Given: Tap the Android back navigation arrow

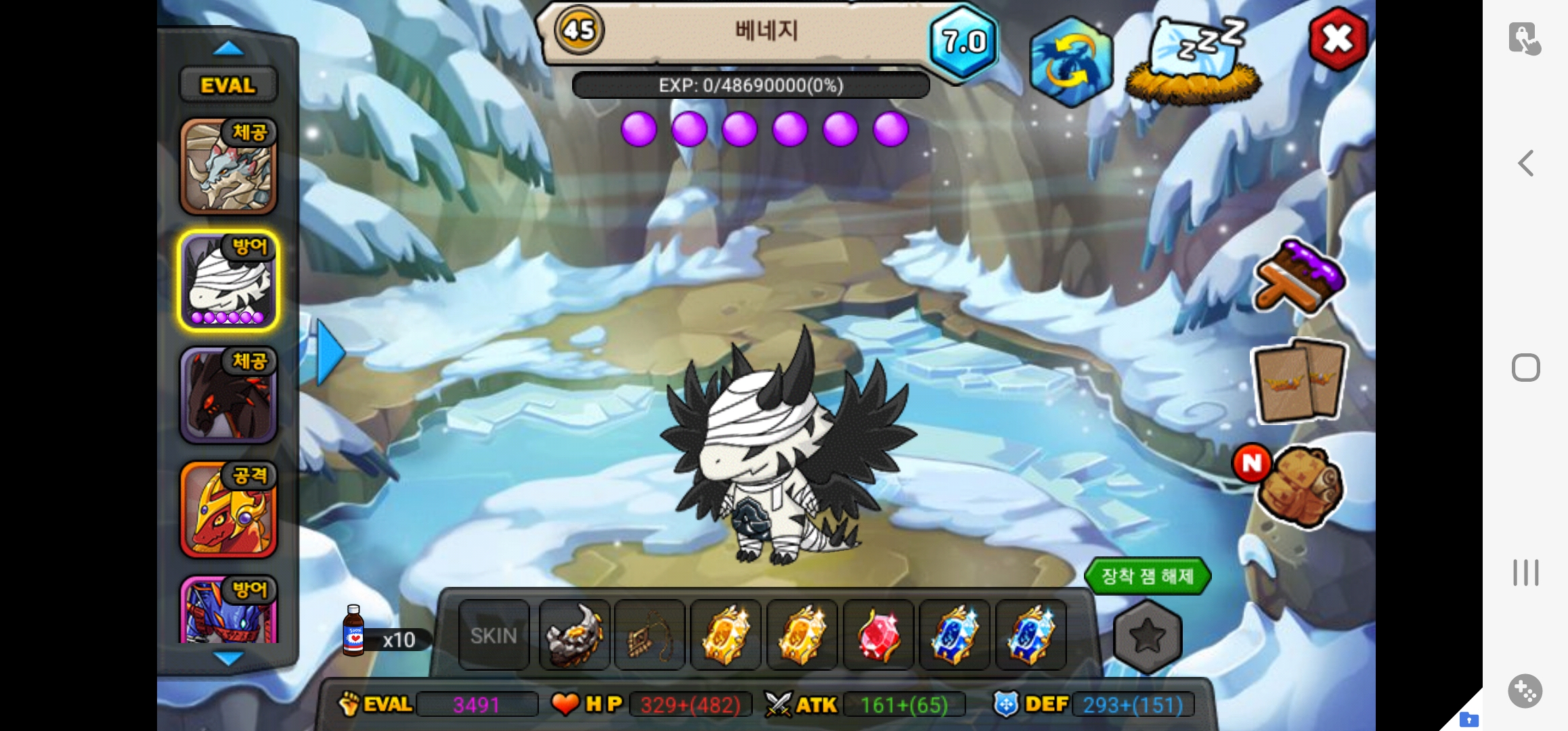Looking at the screenshot, I should pyautogui.click(x=1526, y=163).
